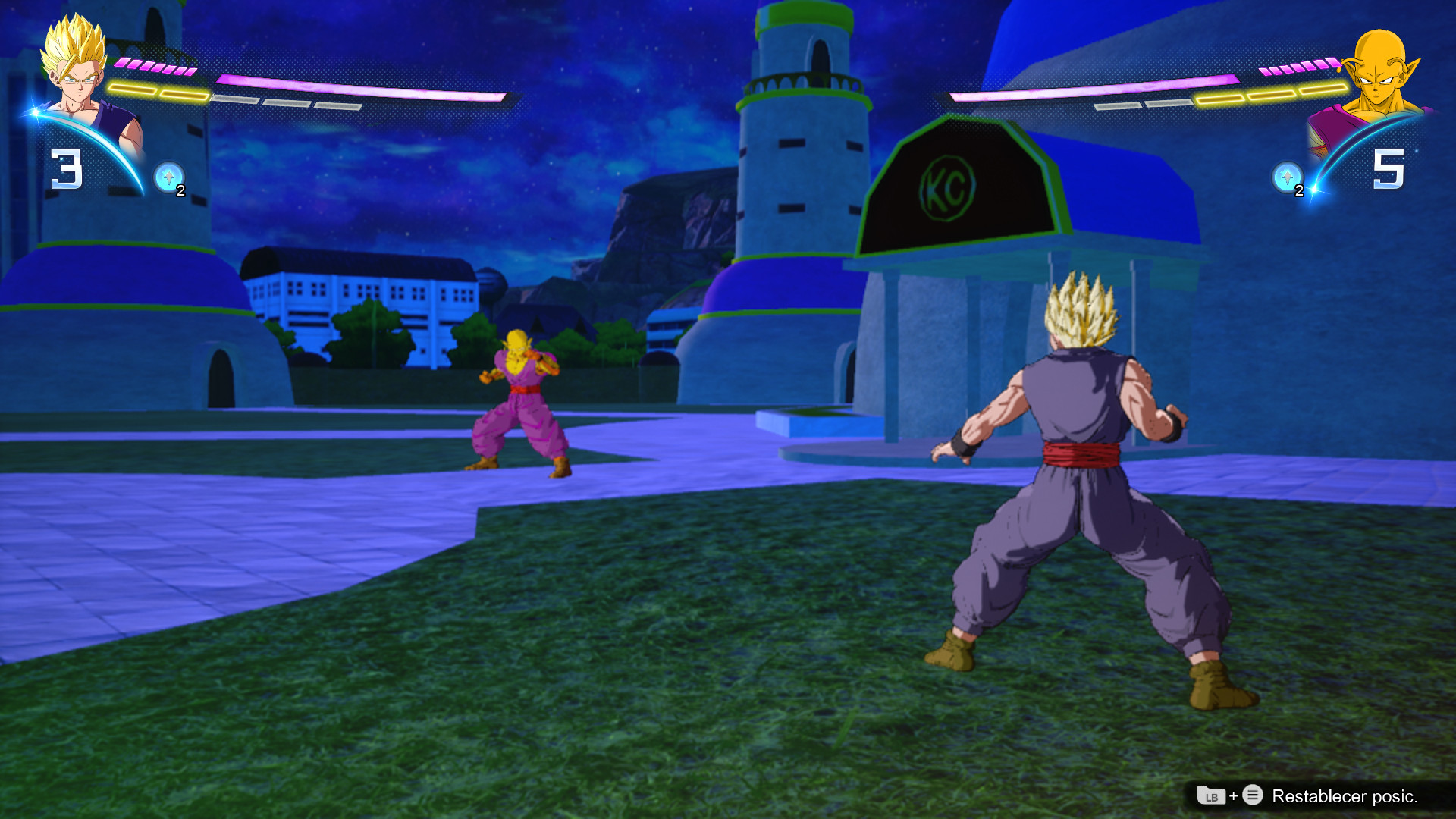
Task: Click the number 3 counter under Gohan
Action: 65,170
